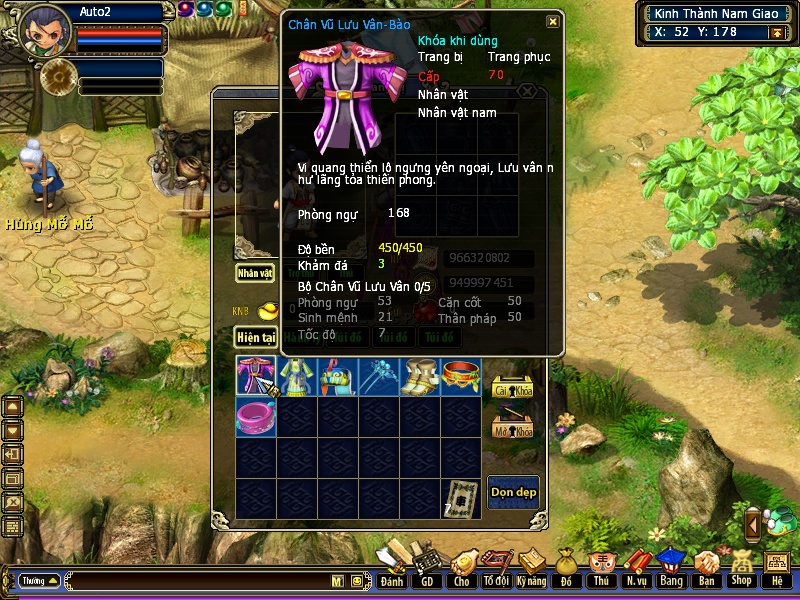Click the Mở Khóa unlock button
The height and width of the screenshot is (600, 800).
(x=513, y=428)
